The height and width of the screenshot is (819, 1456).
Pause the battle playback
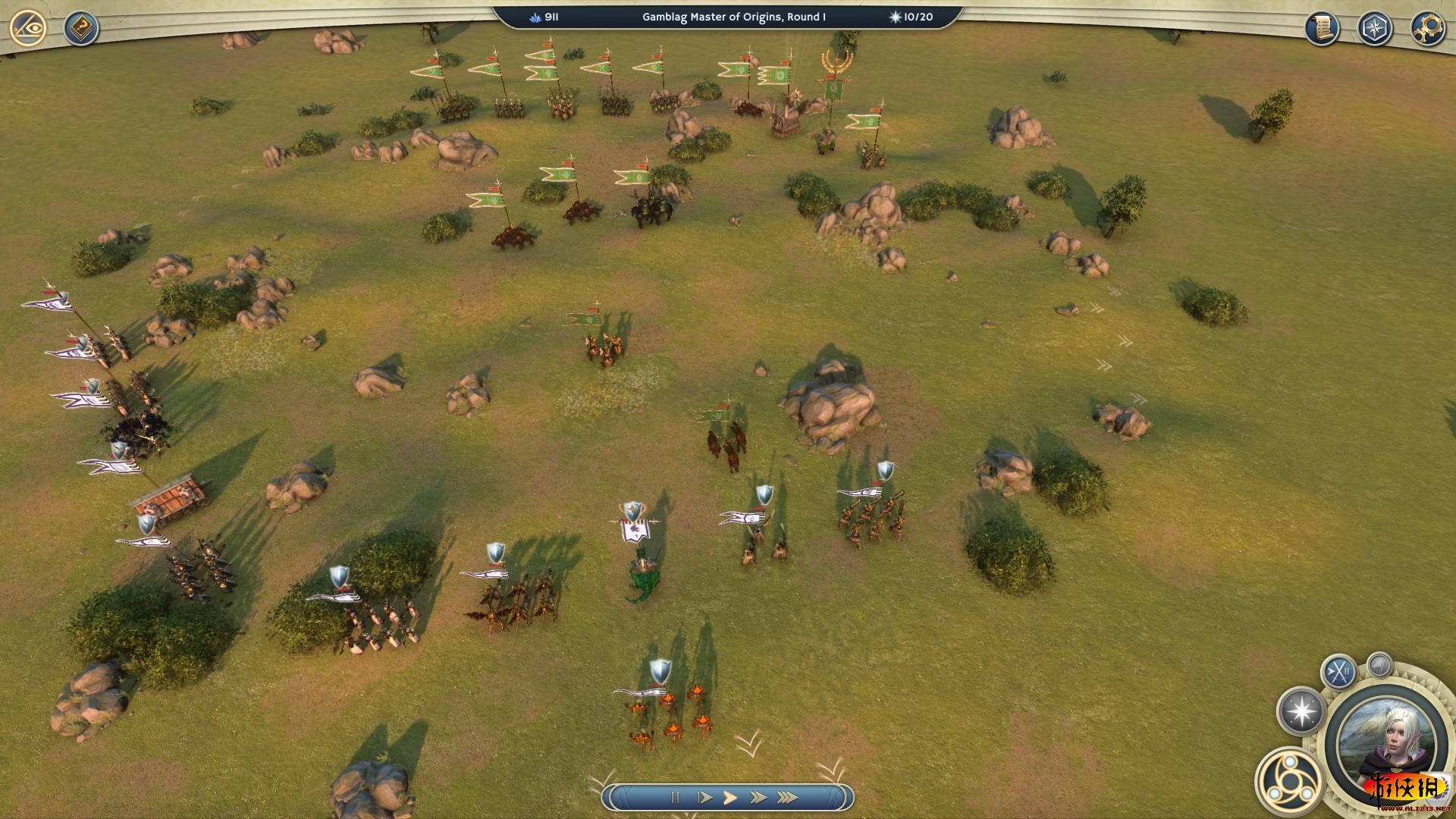[675, 797]
